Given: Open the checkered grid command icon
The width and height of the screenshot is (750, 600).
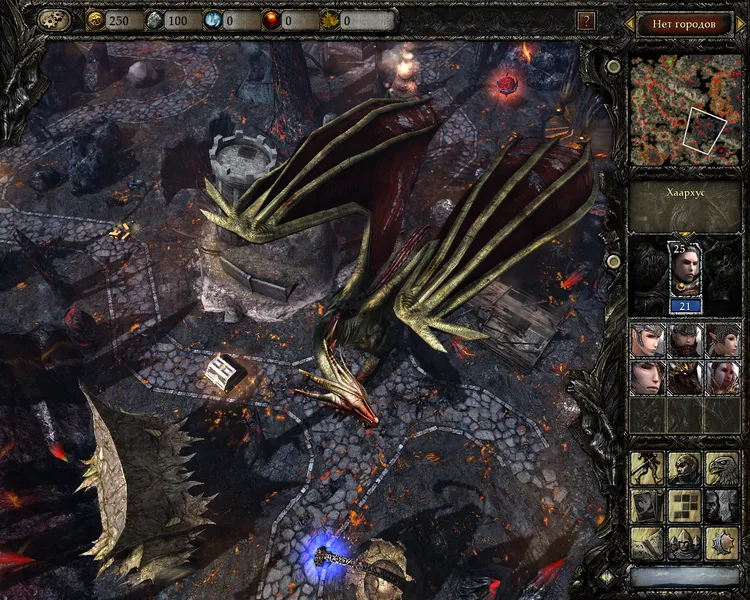Looking at the screenshot, I should point(684,506).
